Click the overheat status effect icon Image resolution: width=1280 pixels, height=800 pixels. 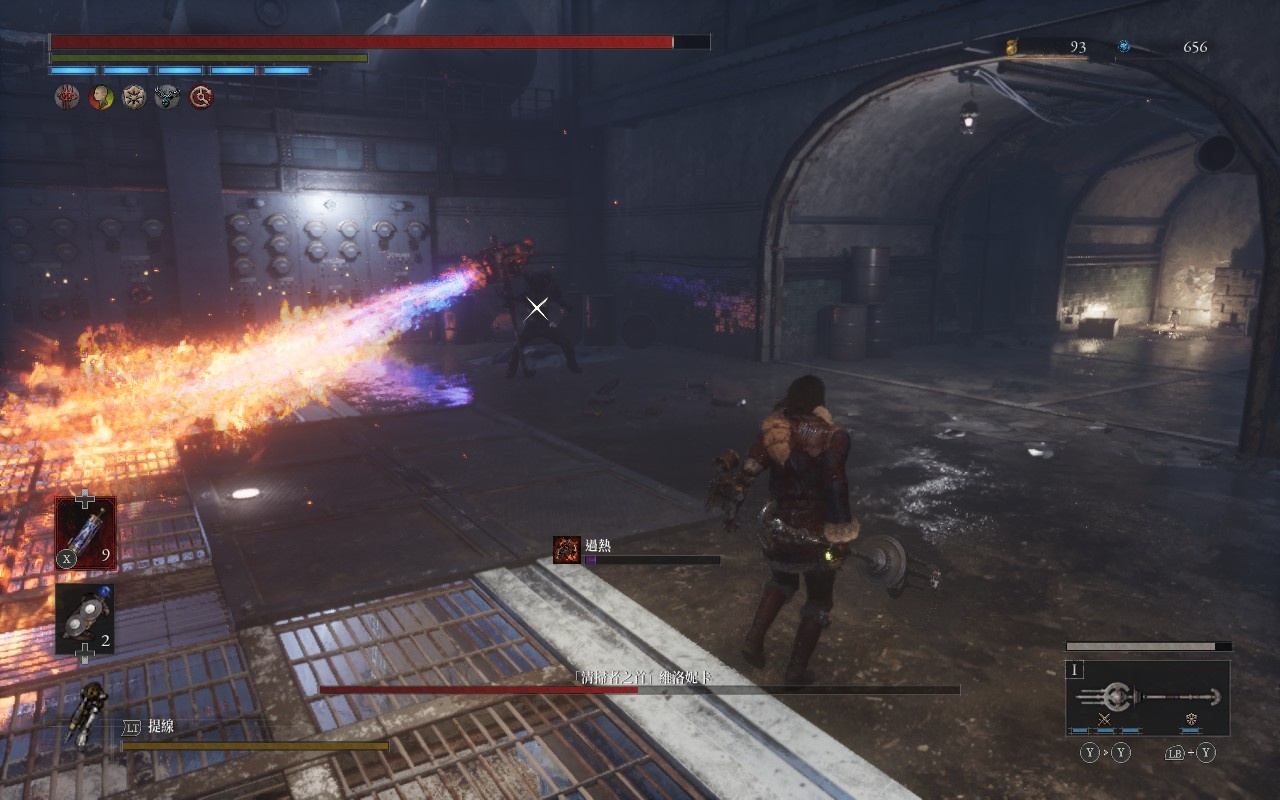(x=567, y=550)
